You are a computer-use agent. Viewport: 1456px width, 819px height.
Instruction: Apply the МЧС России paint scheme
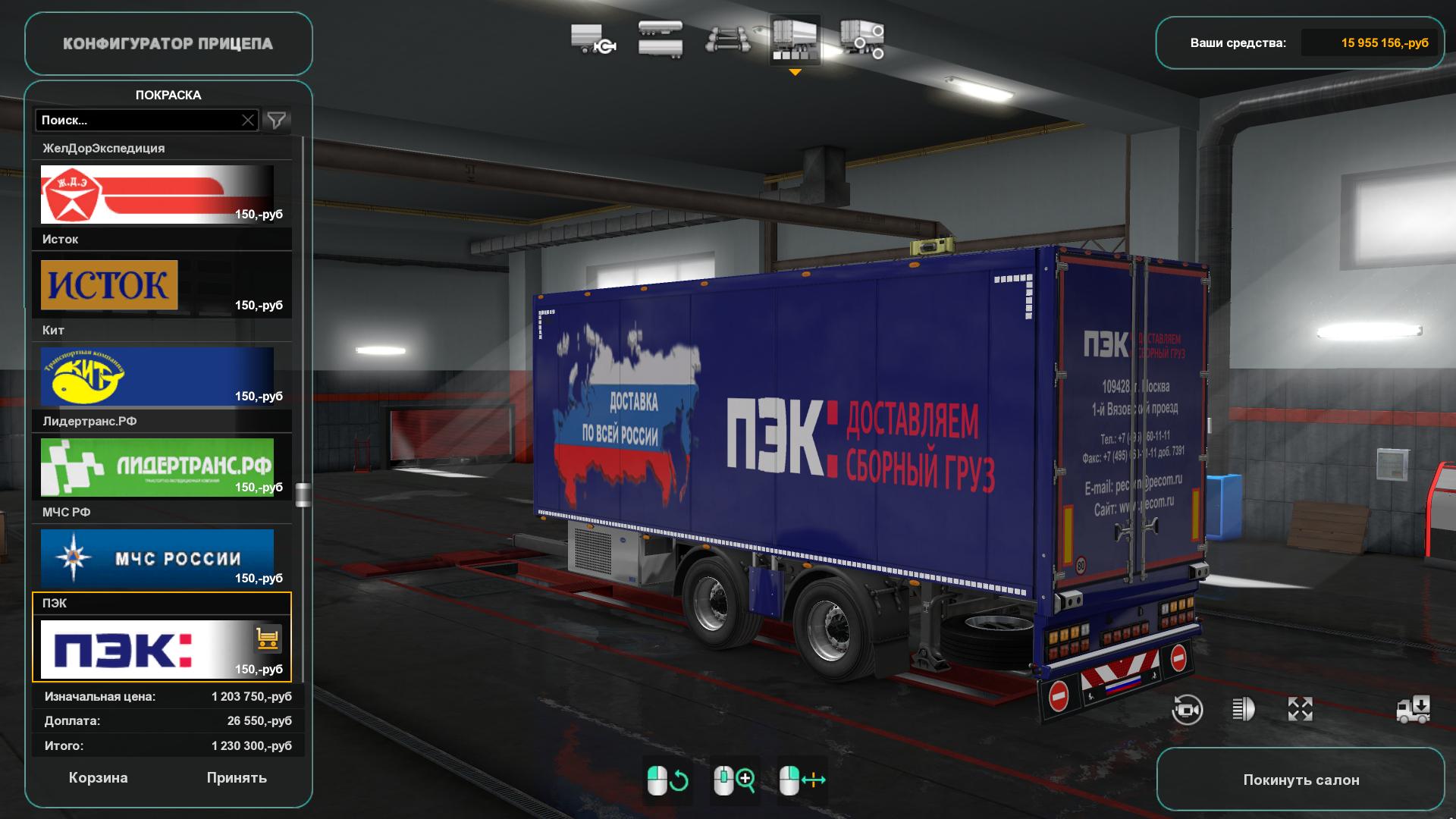pos(157,558)
